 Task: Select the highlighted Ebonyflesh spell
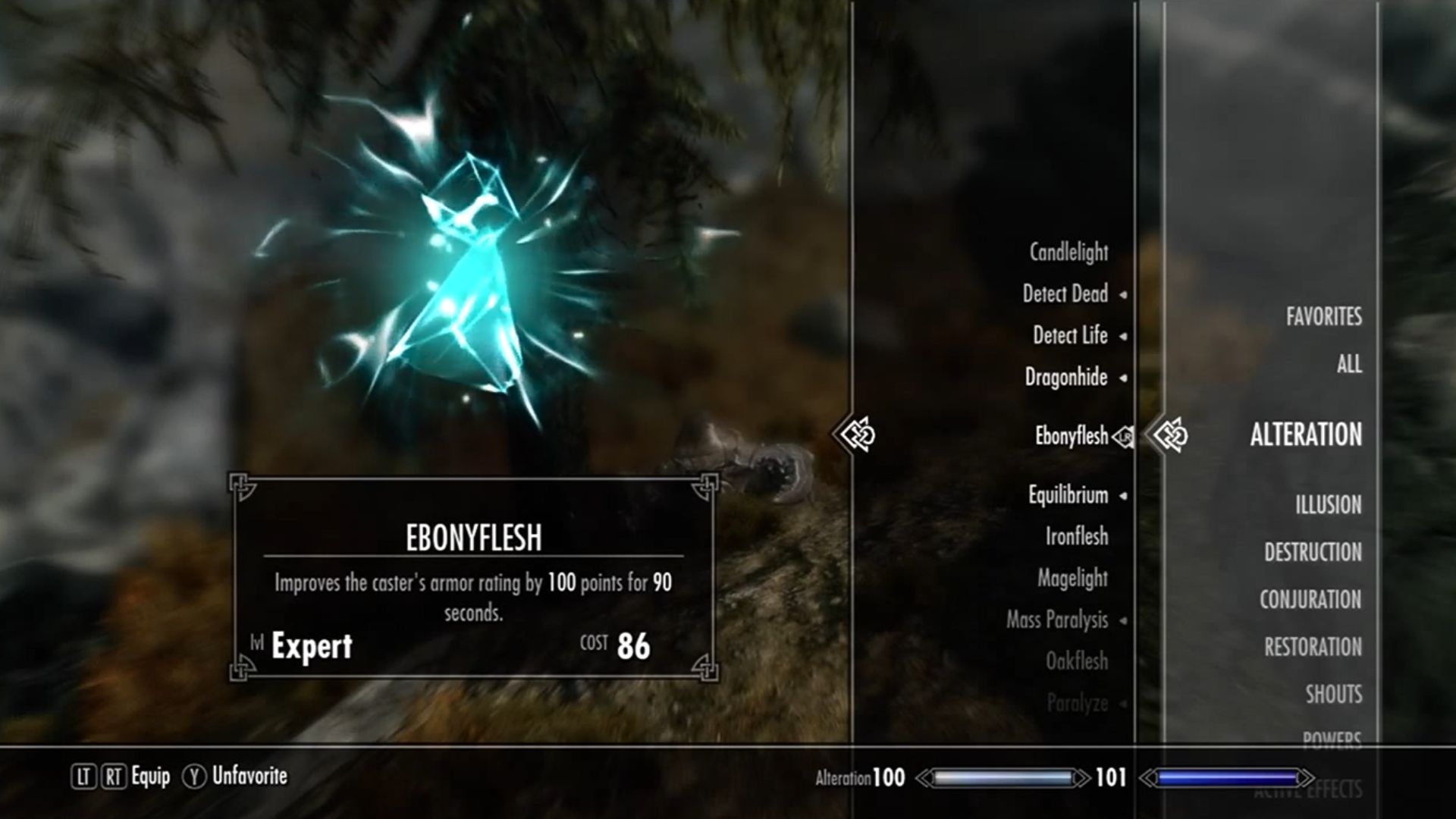[1071, 436]
